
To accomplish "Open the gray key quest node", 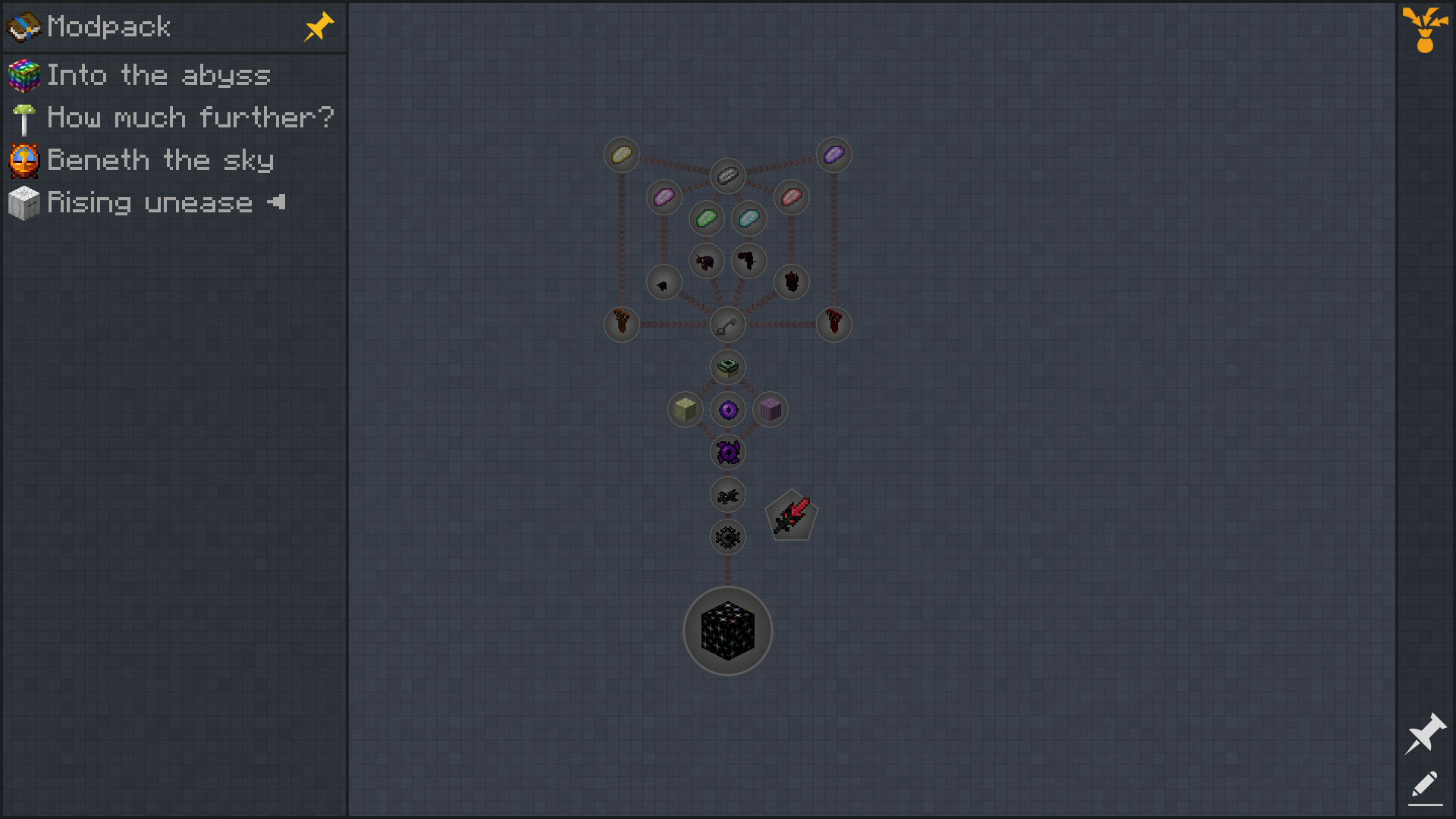I will (727, 325).
